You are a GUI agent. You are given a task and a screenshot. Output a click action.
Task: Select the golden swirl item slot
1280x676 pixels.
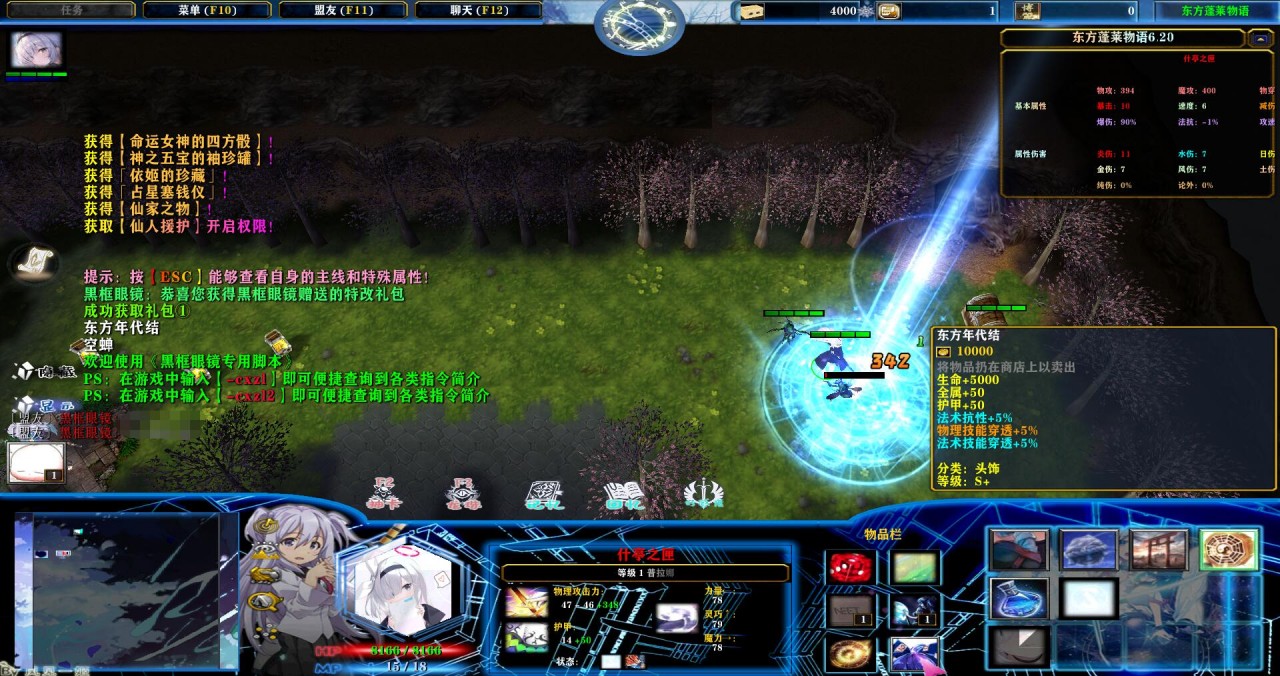[x=849, y=654]
